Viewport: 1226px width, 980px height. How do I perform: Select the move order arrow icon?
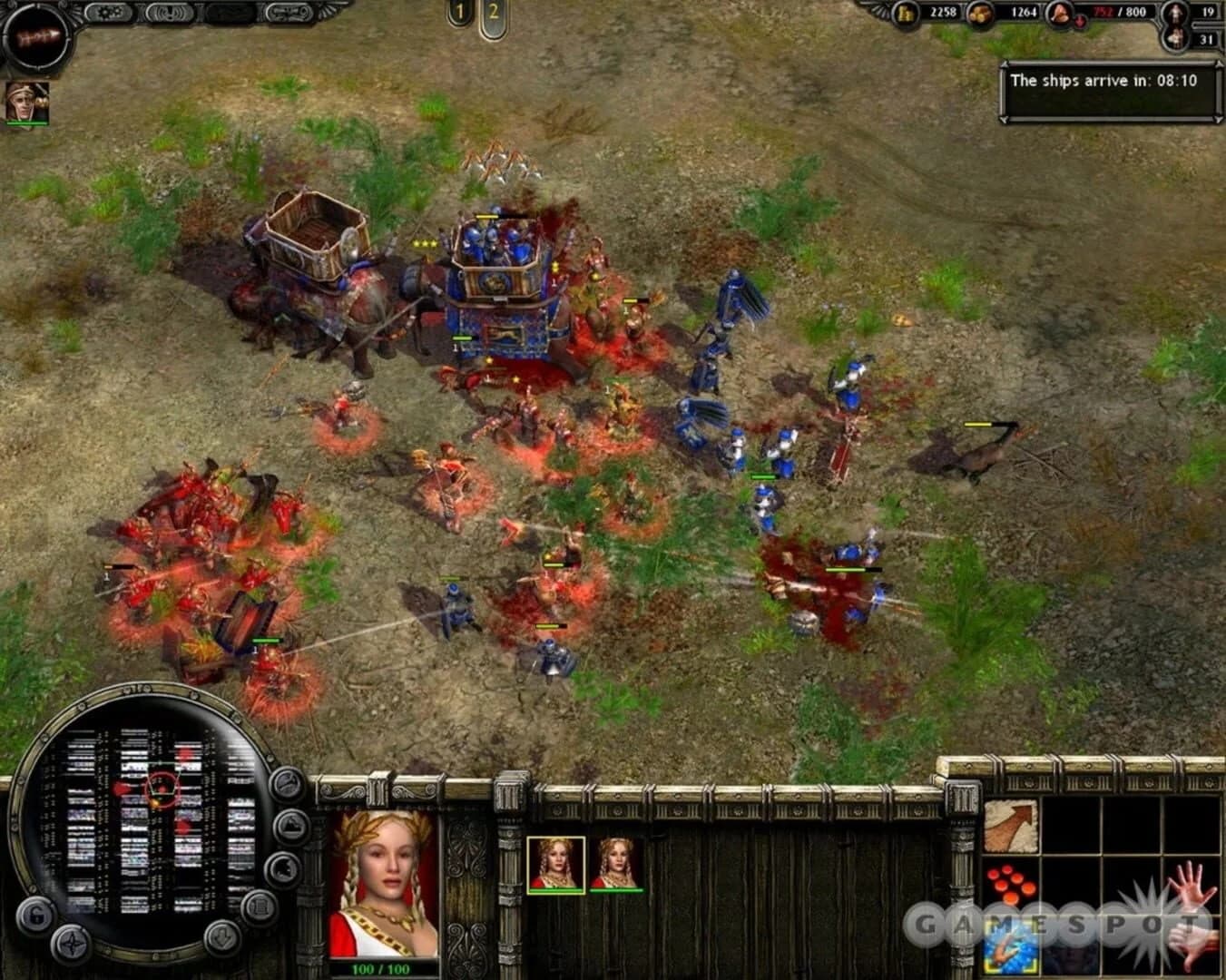point(1011,825)
